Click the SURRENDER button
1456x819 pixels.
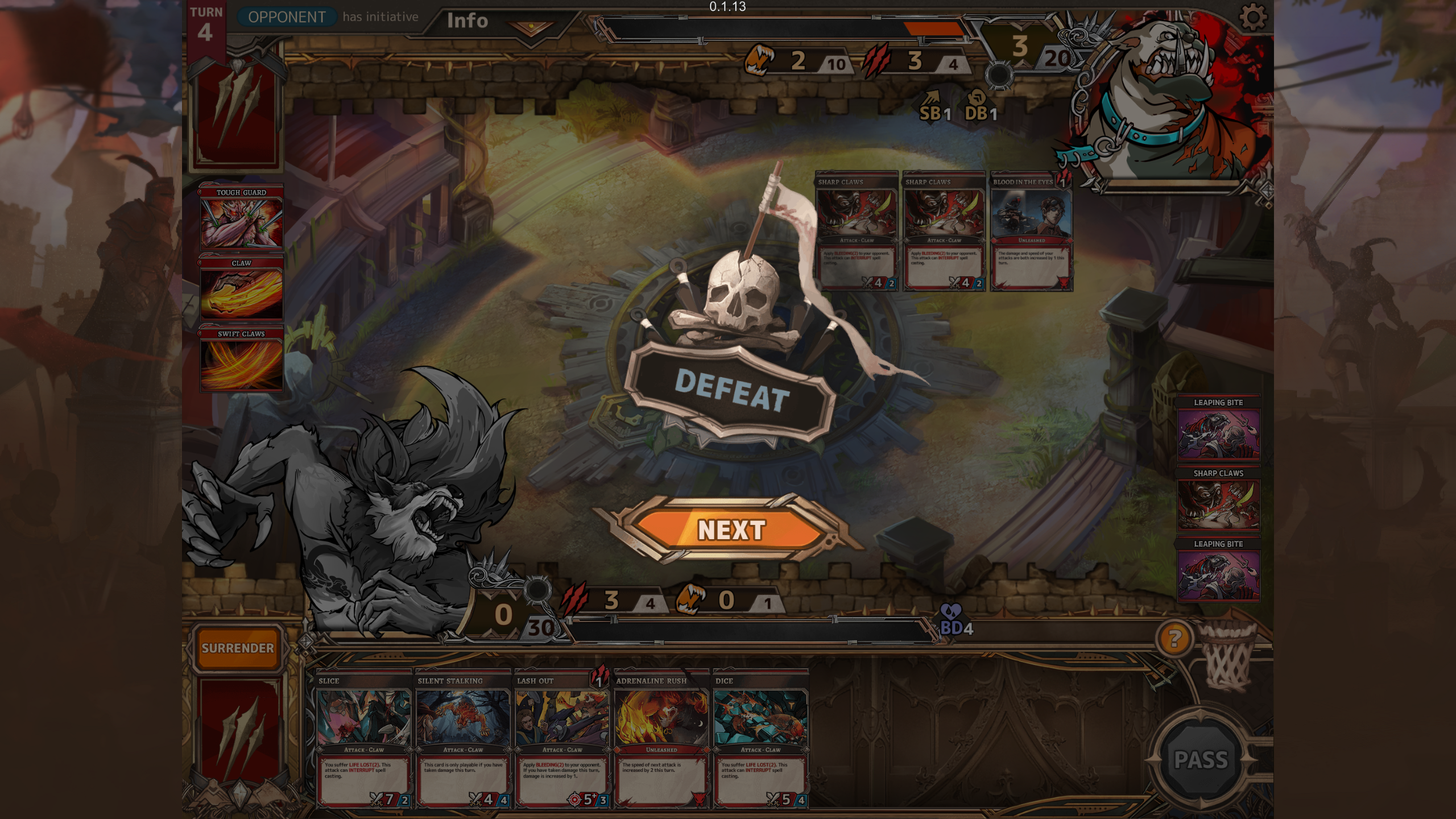click(x=238, y=648)
